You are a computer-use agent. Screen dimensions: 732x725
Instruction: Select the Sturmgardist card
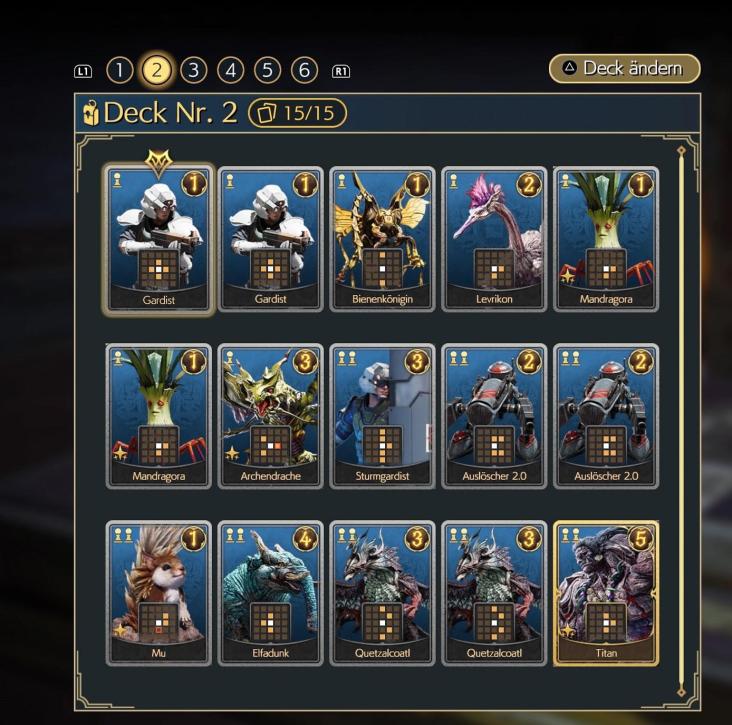pos(382,416)
